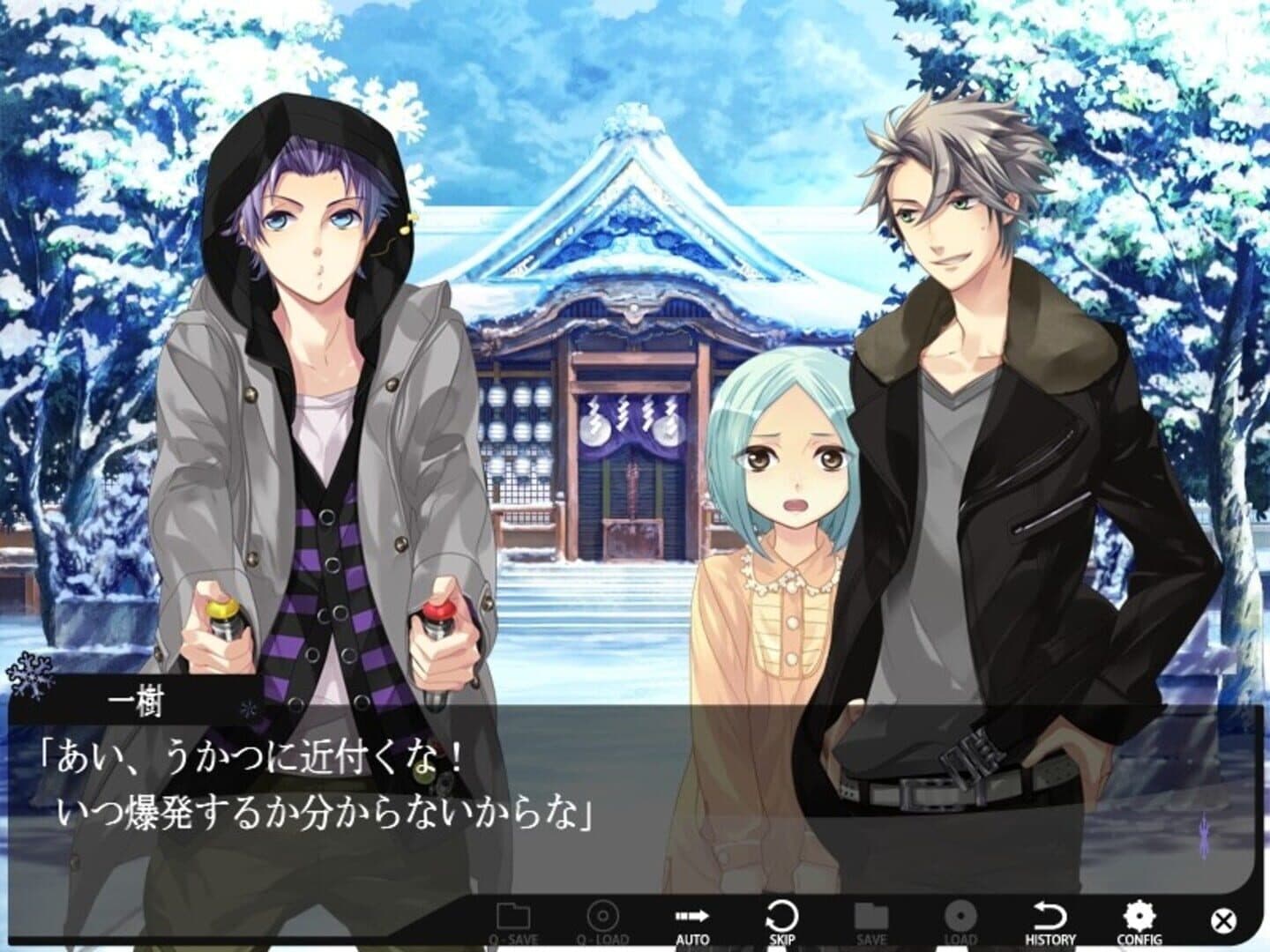1270x952 pixels.
Task: Open the Q-SAVE quick save
Action: (x=513, y=922)
